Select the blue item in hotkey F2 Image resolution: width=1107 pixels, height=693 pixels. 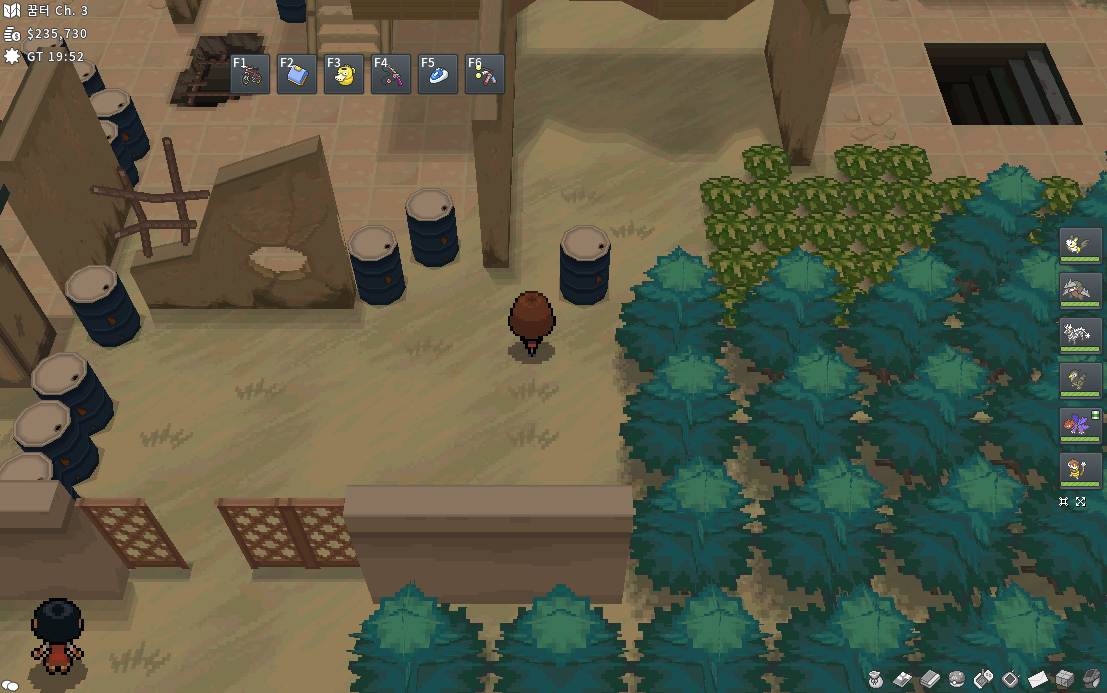click(297, 74)
